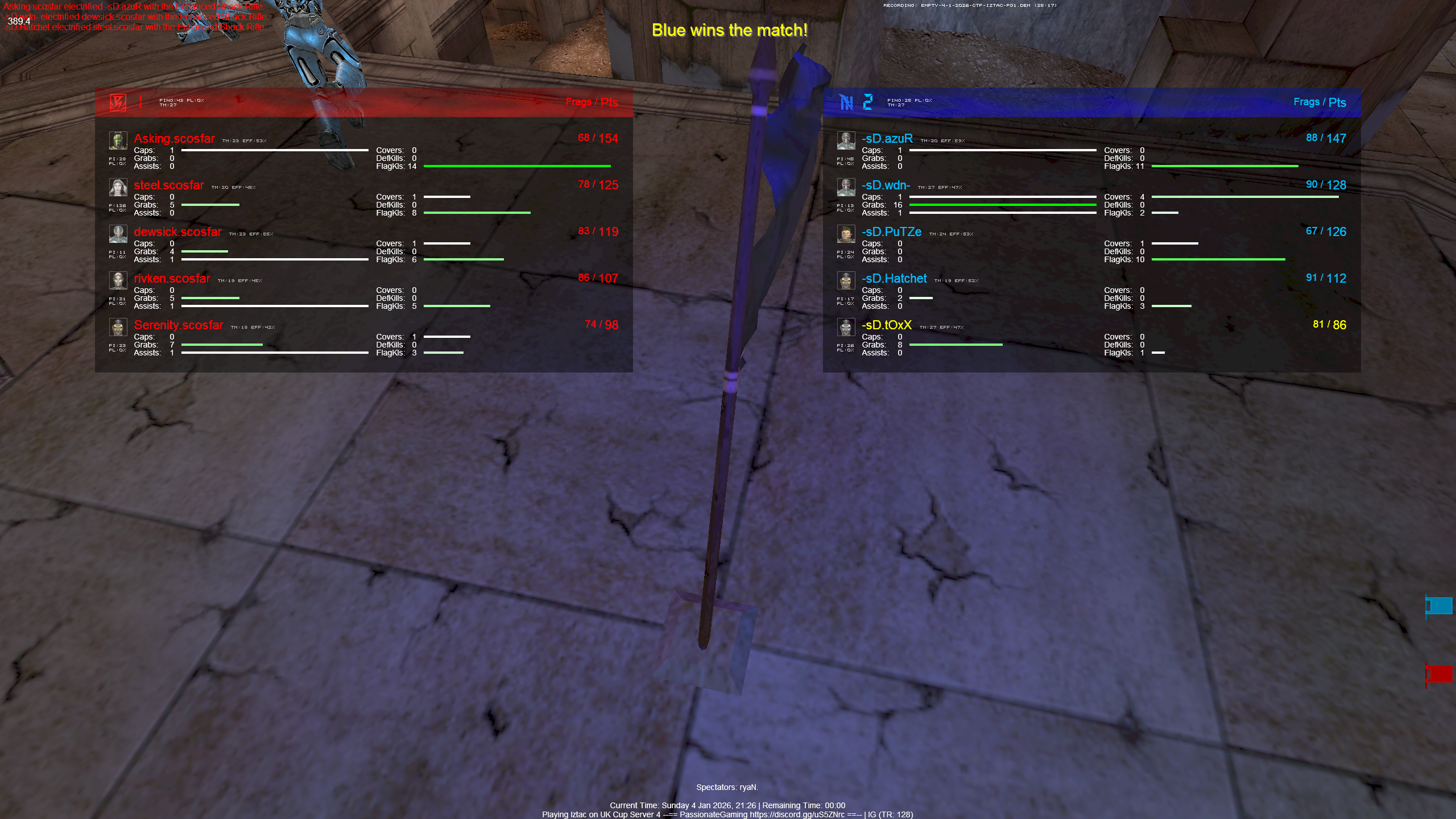Image resolution: width=1456 pixels, height=819 pixels.
Task: Click -sD.Hatchet's avatar icon
Action: coord(846,281)
